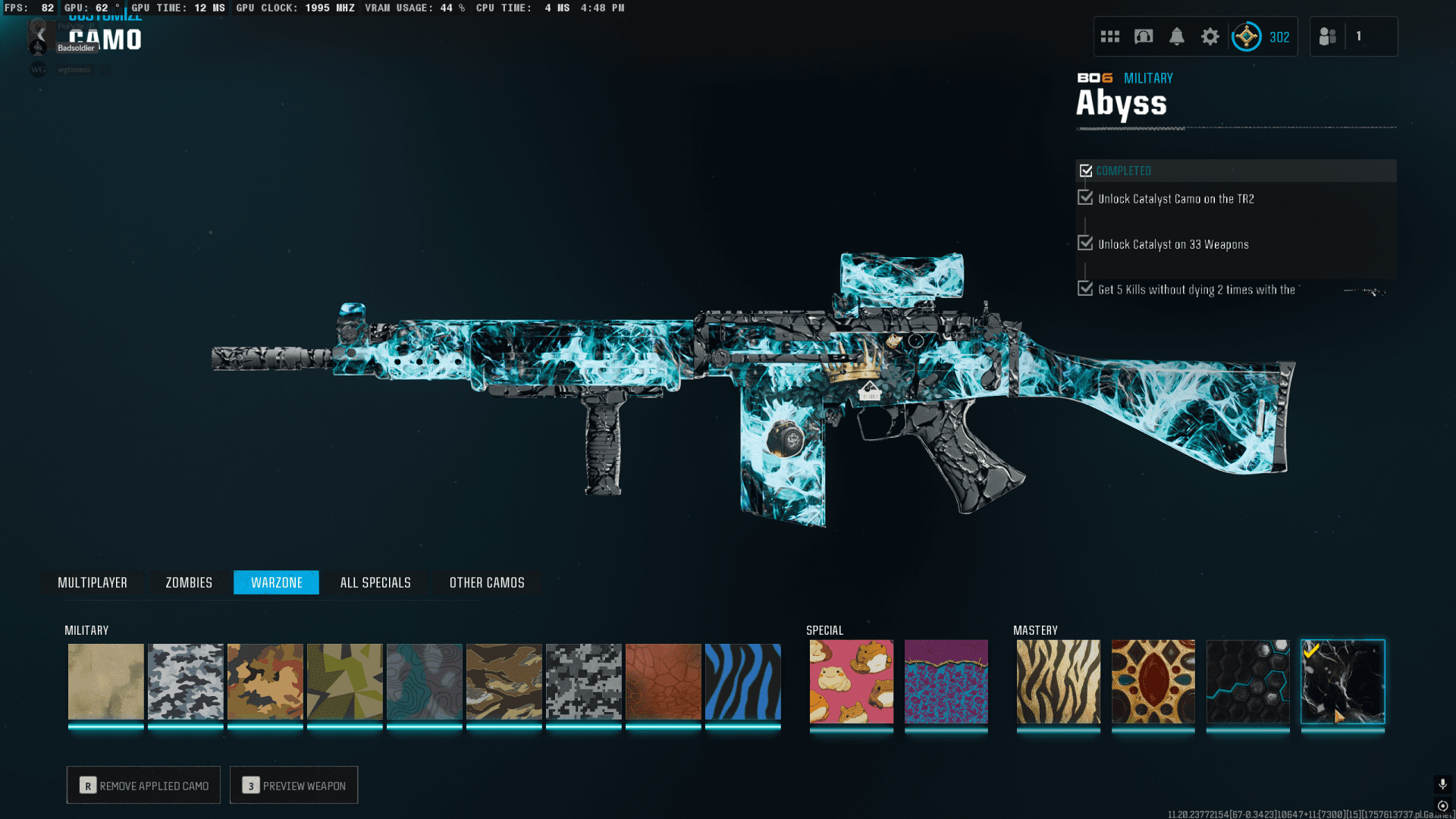Click Remove Applied Camo button
Viewport: 1456px width, 819px height.
point(143,786)
